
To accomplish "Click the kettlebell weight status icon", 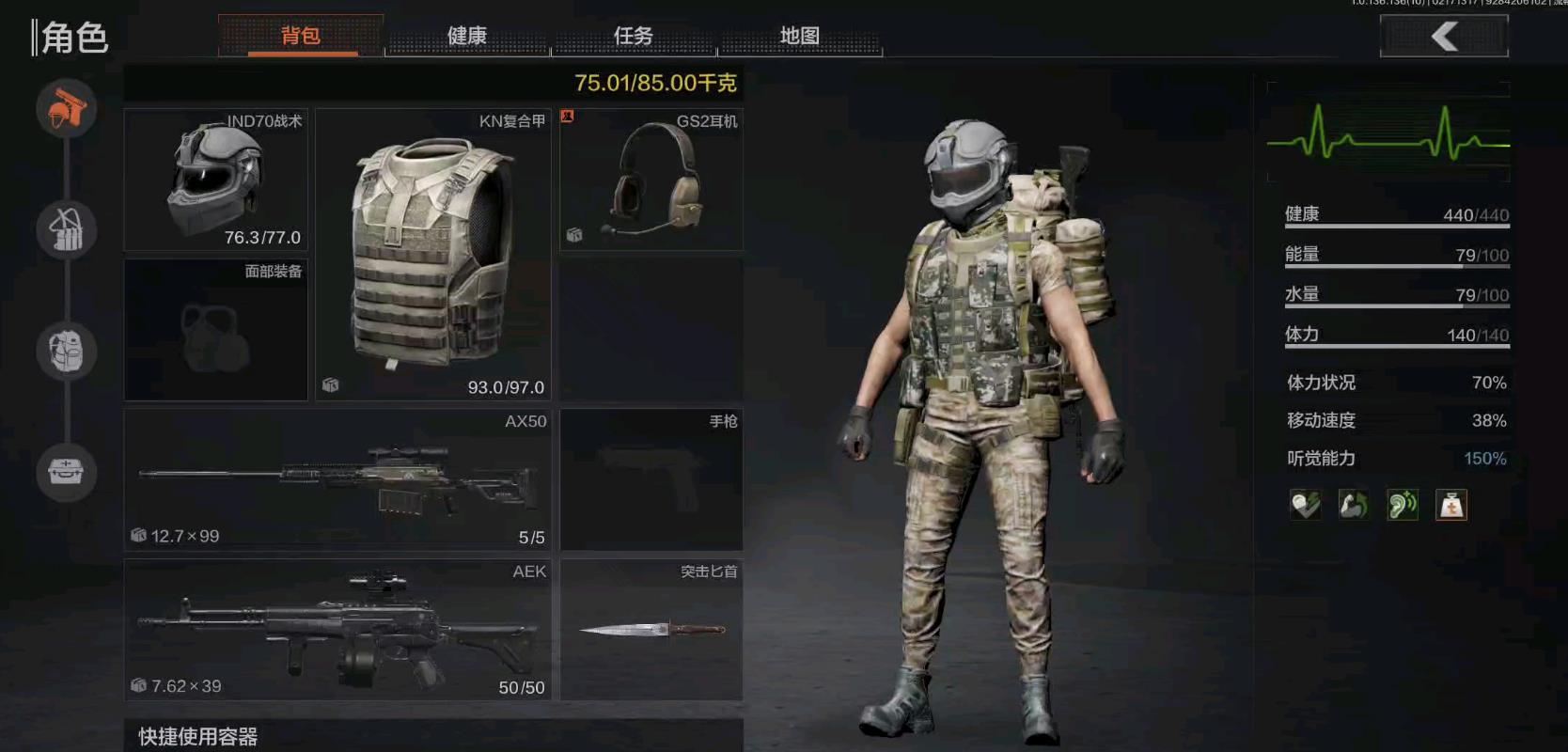I will pos(1451,505).
